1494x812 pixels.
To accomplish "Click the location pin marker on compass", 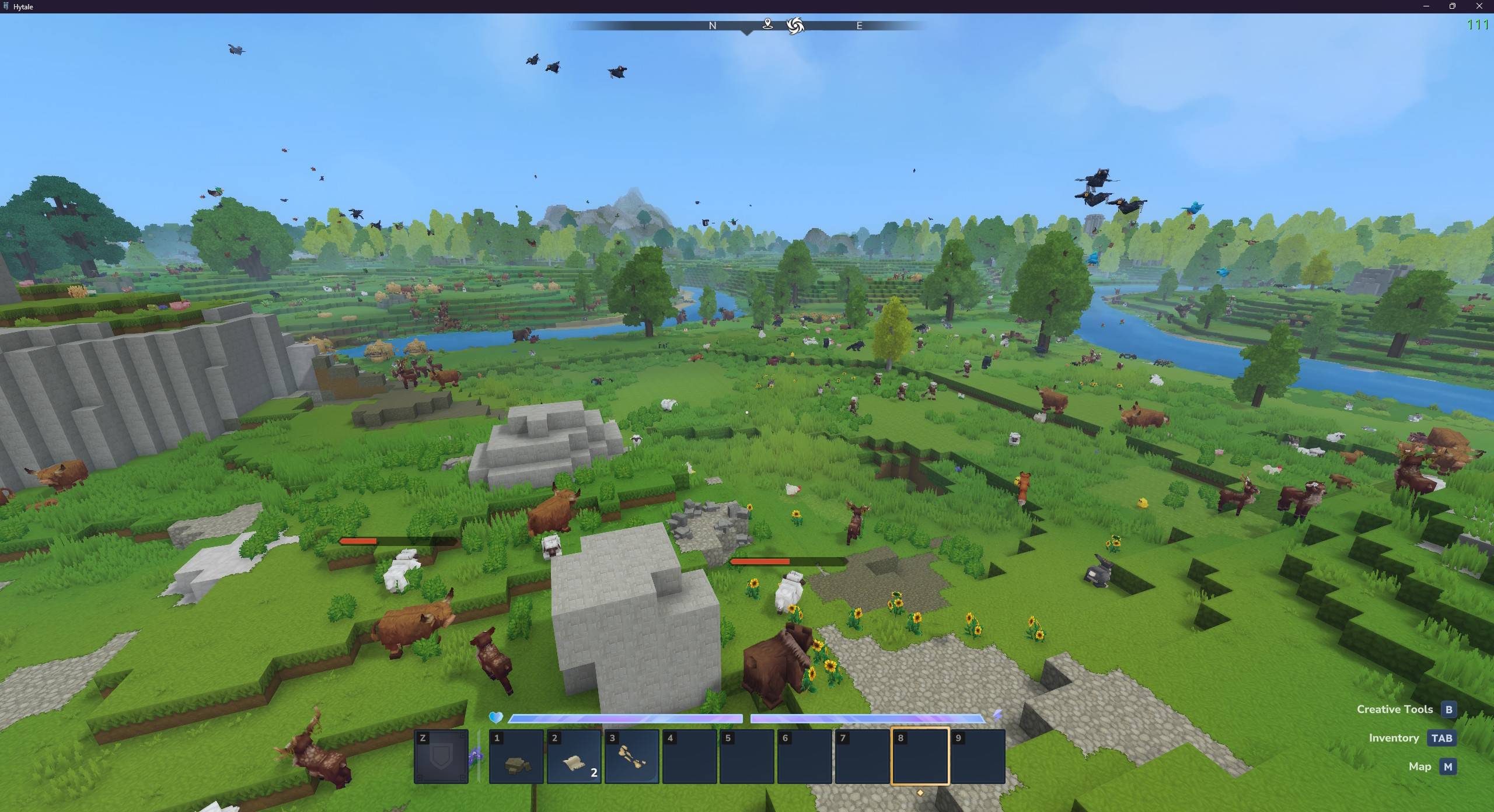I will tap(767, 24).
